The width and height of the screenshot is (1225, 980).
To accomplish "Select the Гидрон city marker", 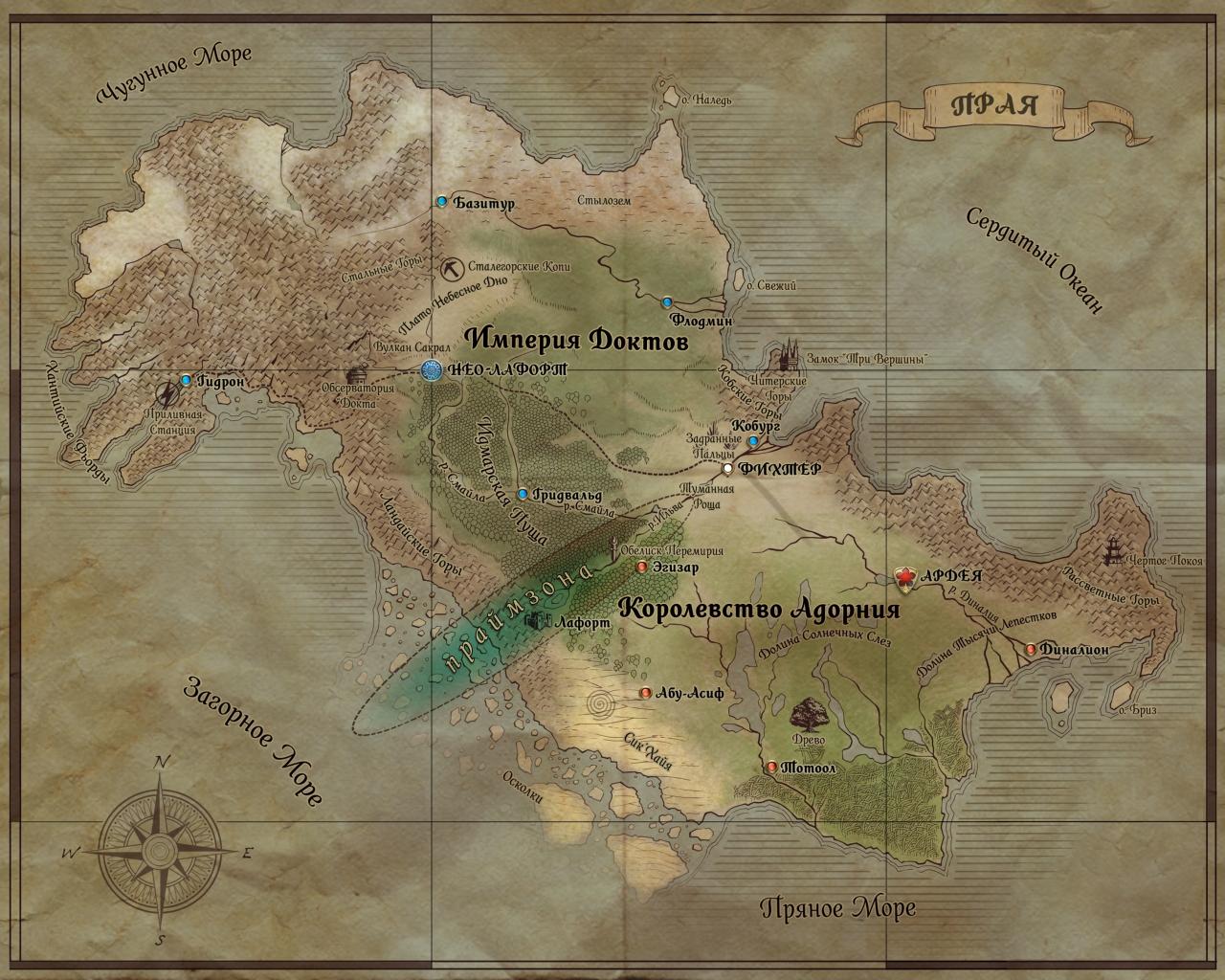I will 186,380.
